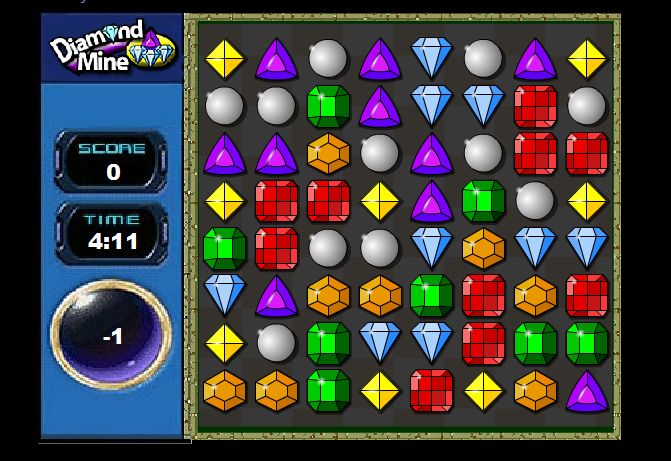Pick the purple triangle gem in the board corner
The height and width of the screenshot is (461, 671).
(587, 390)
